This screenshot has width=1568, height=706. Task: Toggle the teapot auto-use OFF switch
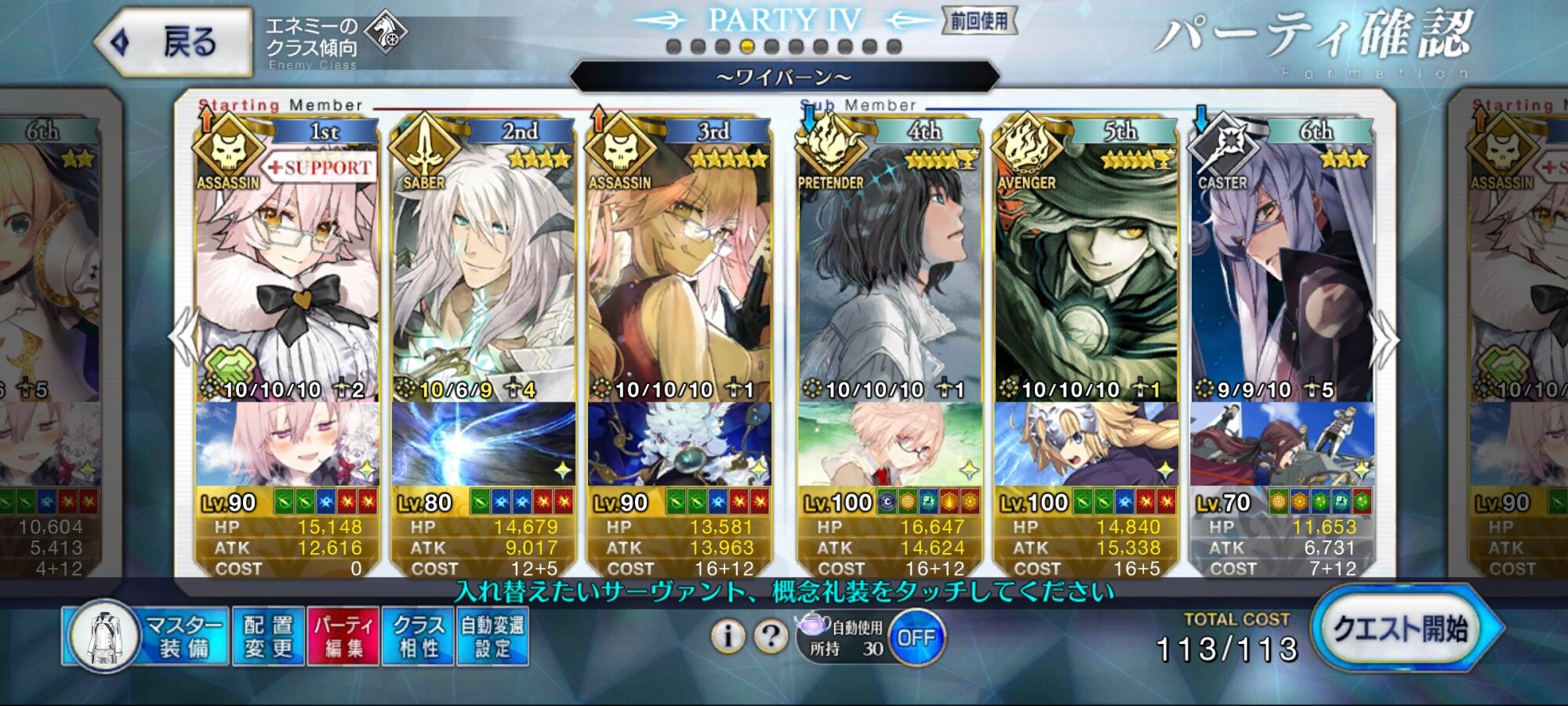(916, 638)
